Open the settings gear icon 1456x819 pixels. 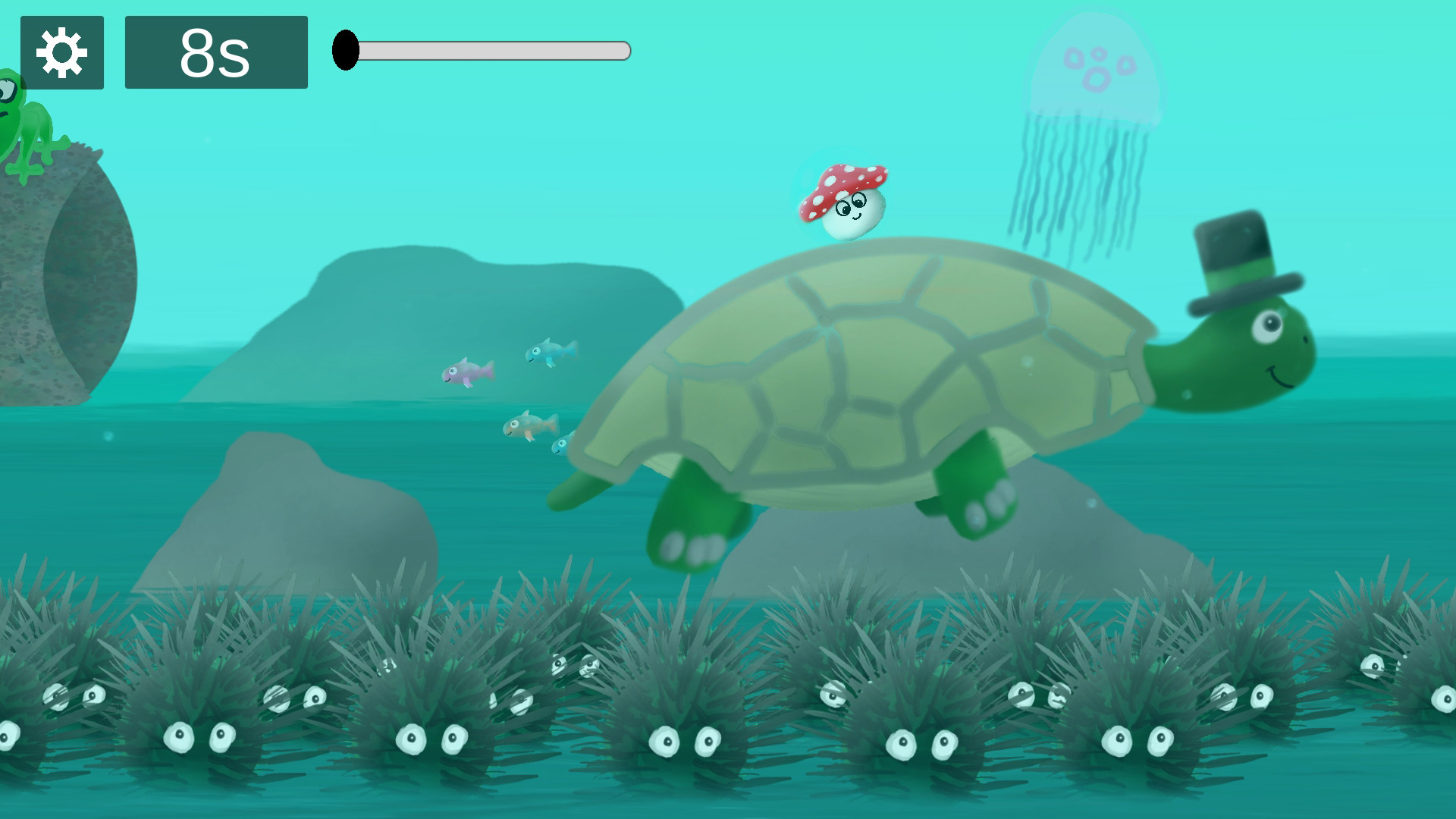pos(63,53)
